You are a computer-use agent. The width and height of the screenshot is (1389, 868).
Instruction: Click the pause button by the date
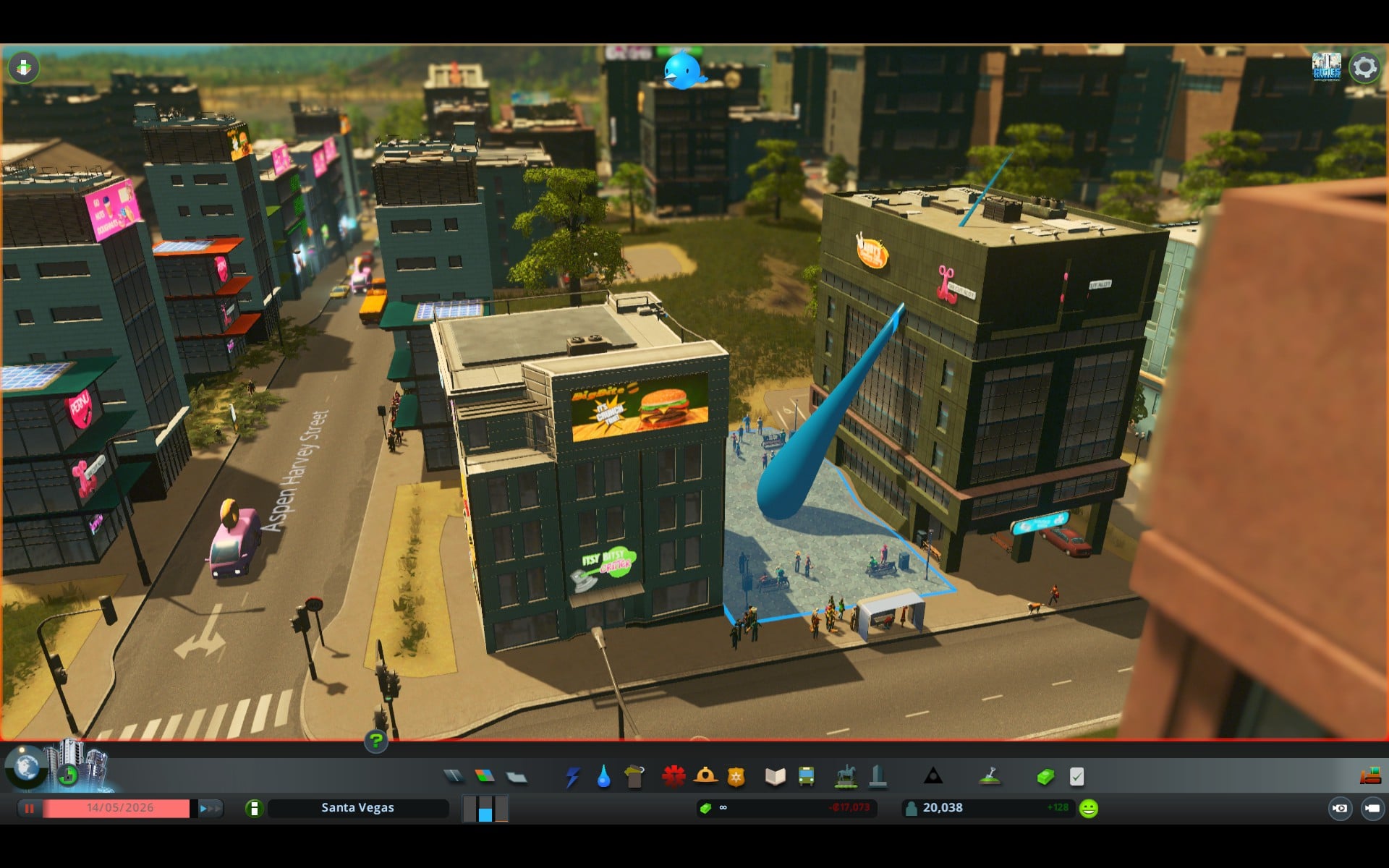point(30,808)
